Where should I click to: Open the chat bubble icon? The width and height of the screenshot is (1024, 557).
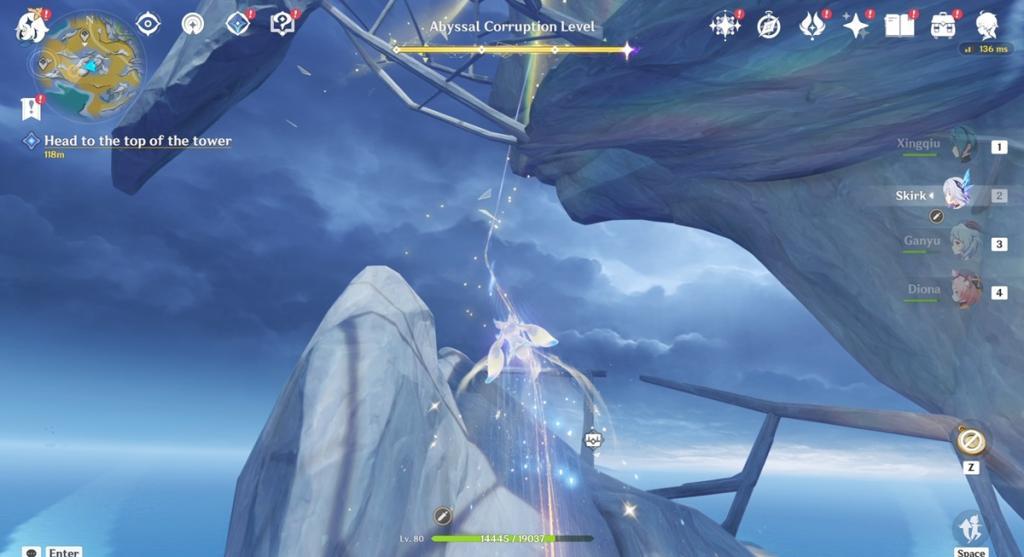point(32,551)
